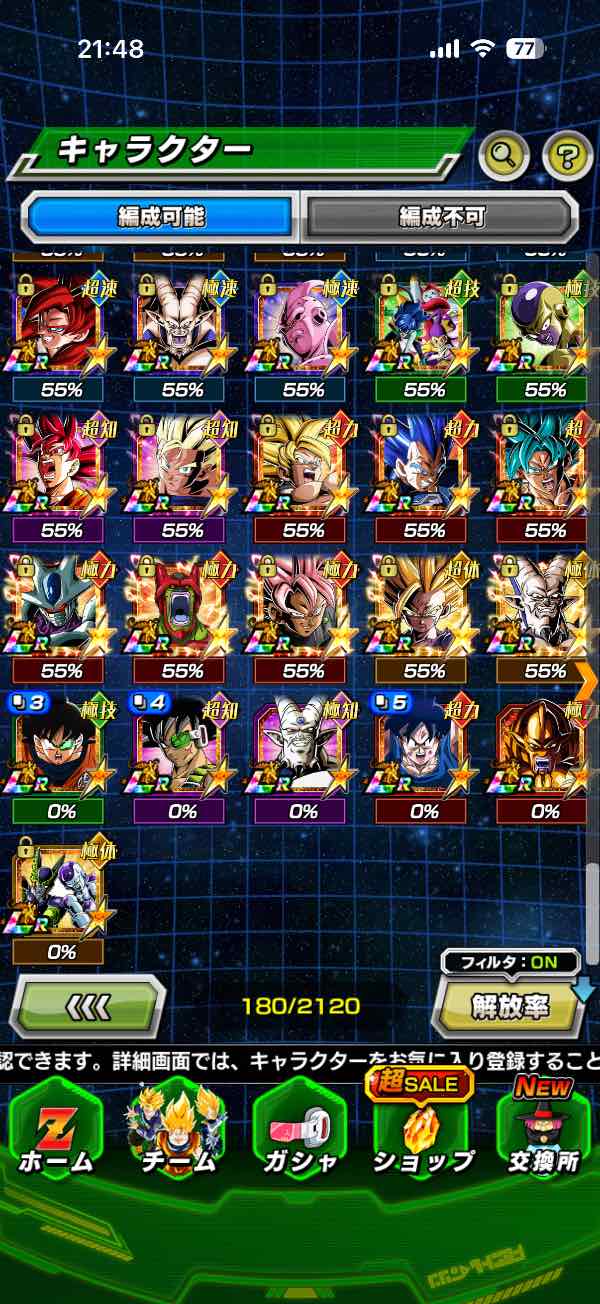Open the 交換所 exchange menu
Viewport: 600px width, 1304px height.
tap(544, 1131)
